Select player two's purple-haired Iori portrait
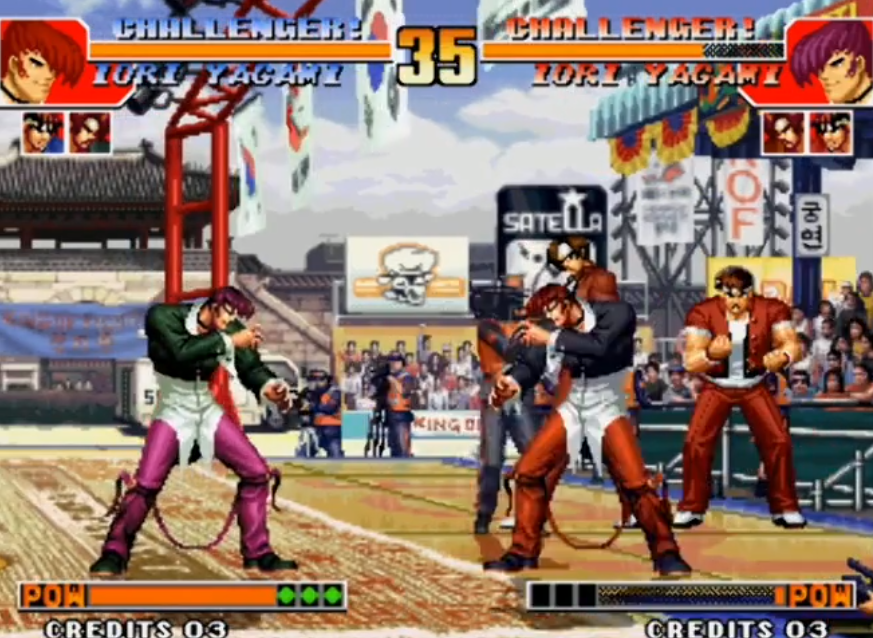 830,58
